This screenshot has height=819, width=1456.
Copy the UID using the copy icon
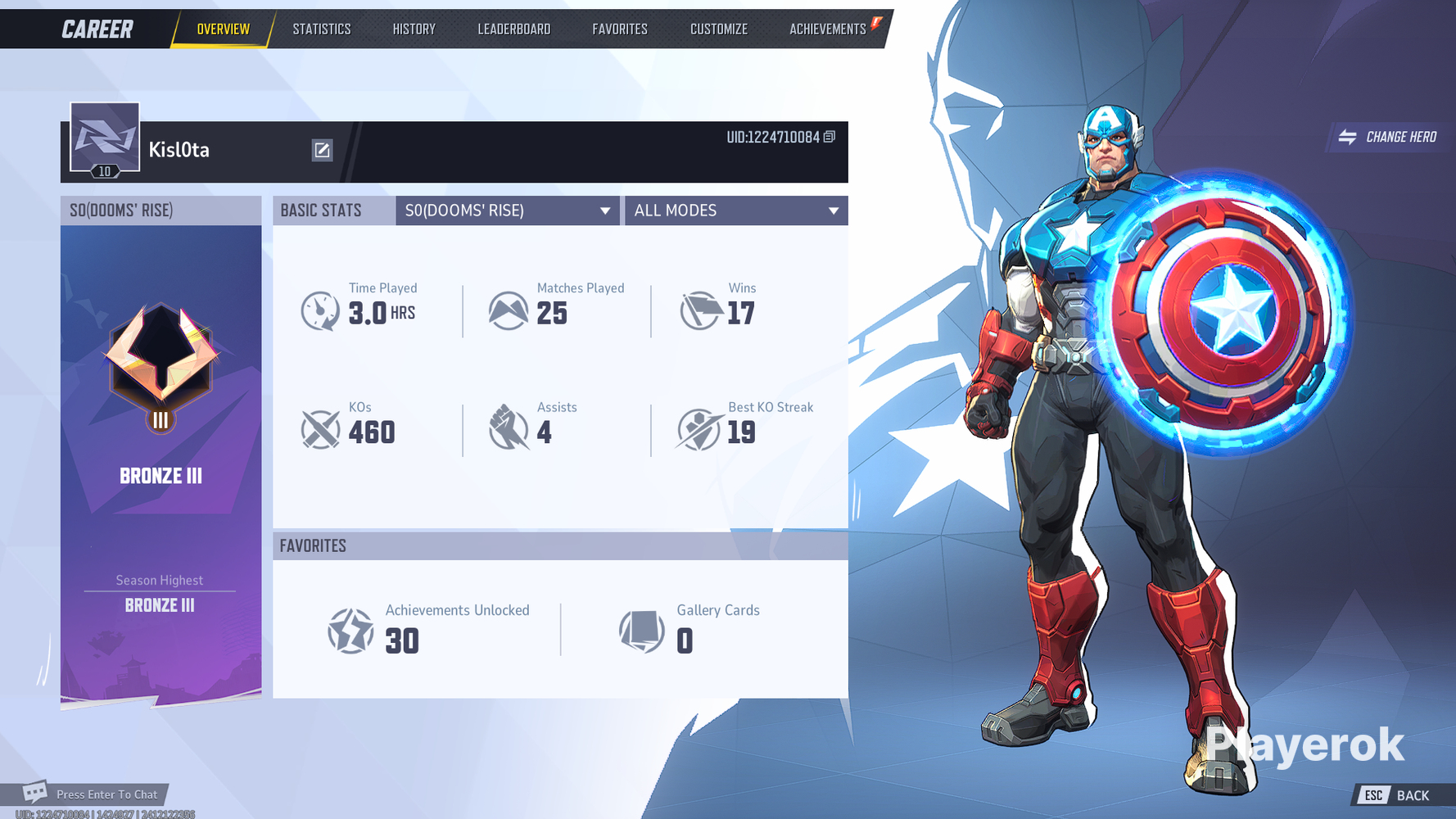click(828, 138)
